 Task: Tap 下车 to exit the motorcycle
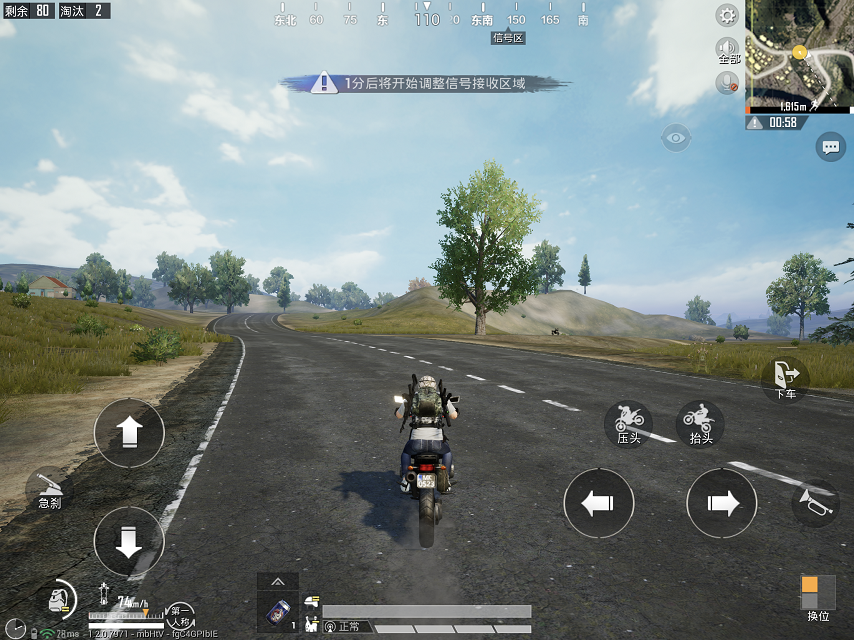785,379
